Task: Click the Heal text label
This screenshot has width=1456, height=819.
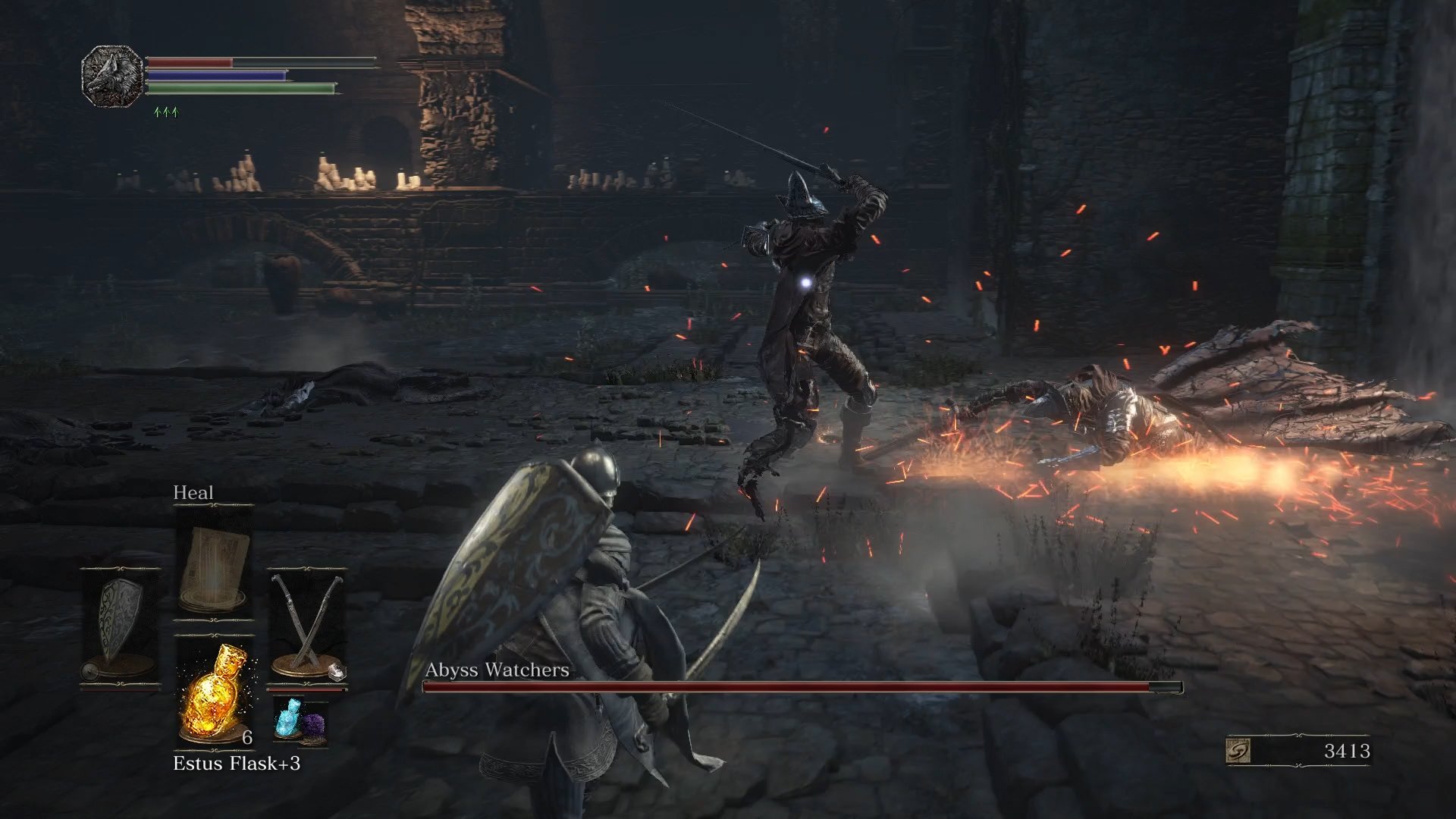Action: pyautogui.click(x=194, y=492)
